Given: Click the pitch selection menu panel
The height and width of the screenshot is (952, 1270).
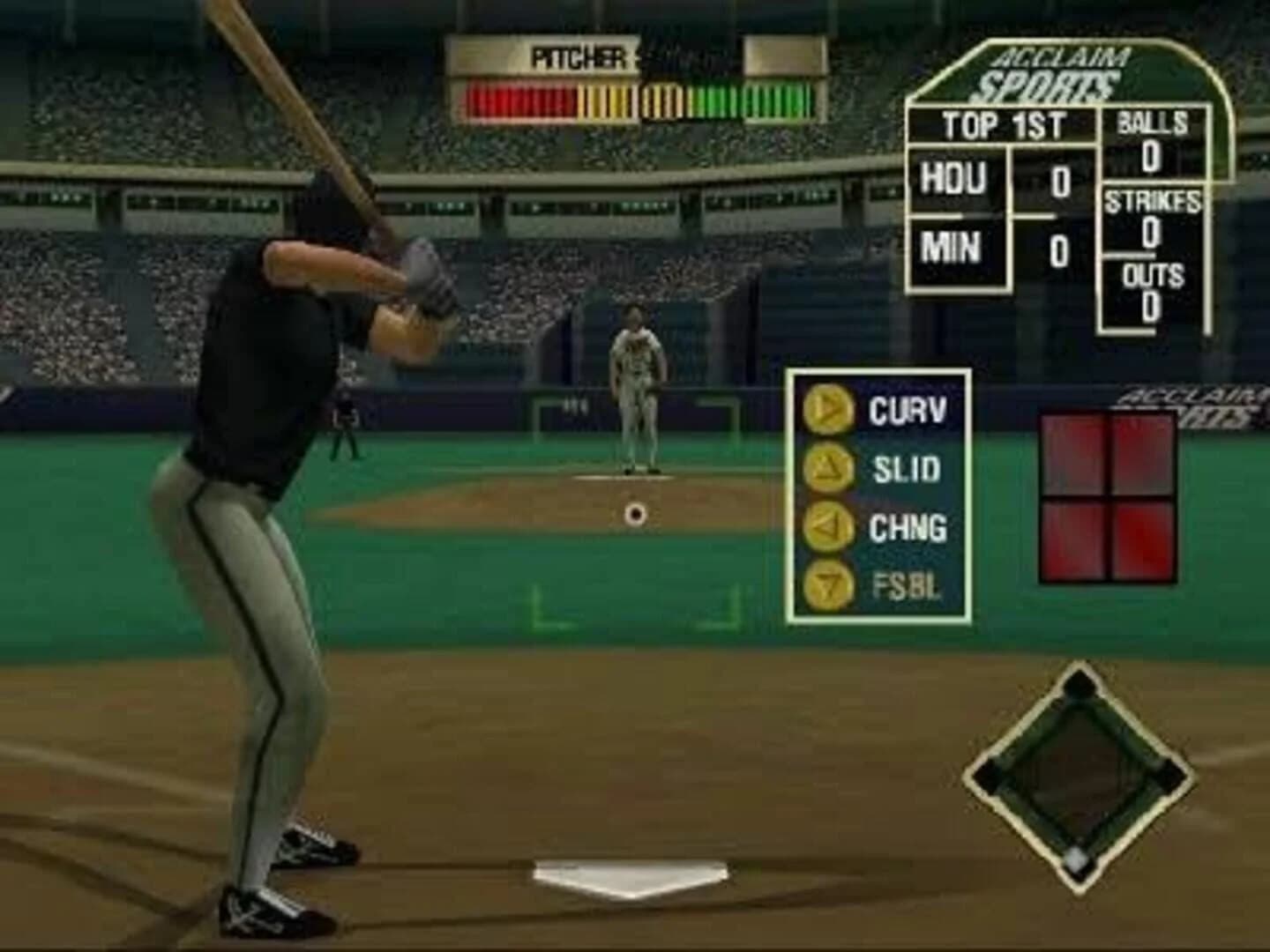Looking at the screenshot, I should tap(878, 494).
